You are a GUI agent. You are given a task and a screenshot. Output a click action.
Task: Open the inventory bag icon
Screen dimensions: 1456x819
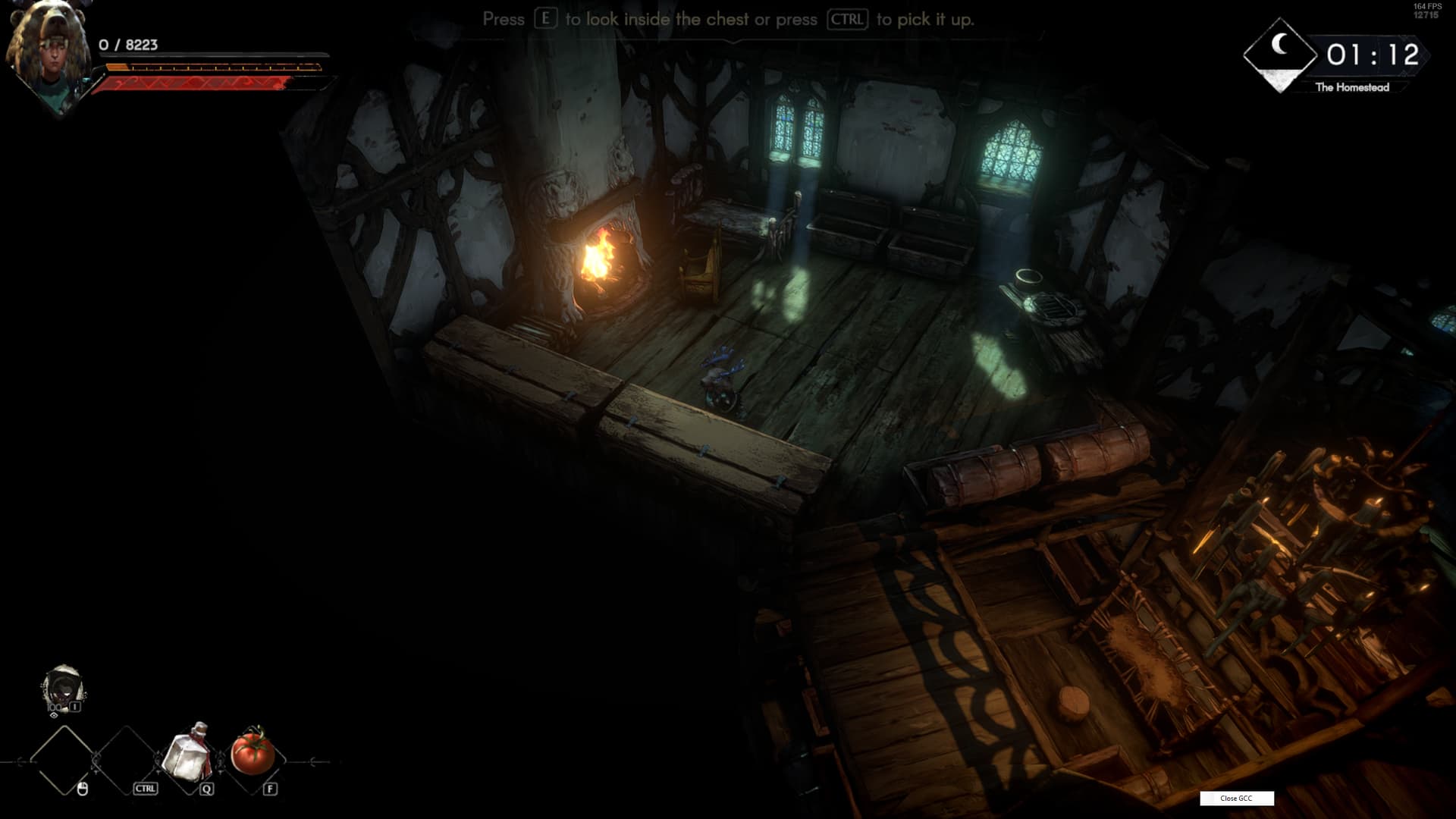(x=63, y=689)
